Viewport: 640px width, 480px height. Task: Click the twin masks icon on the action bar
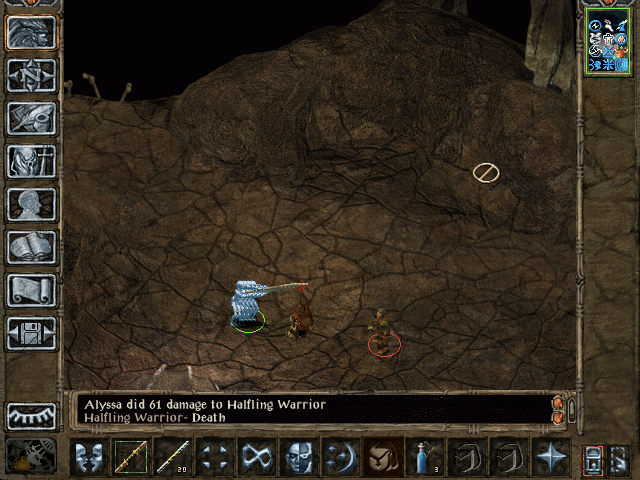coord(88,456)
